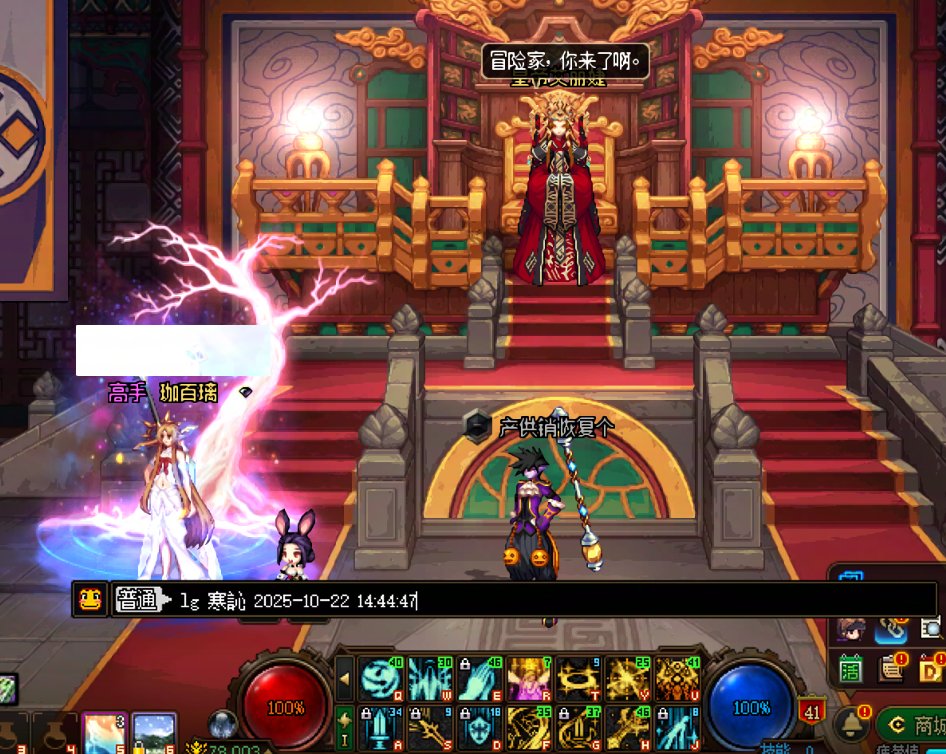Image resolution: width=946 pixels, height=754 pixels.
Task: Click the left arrow beside the skill bar
Action: 344,679
